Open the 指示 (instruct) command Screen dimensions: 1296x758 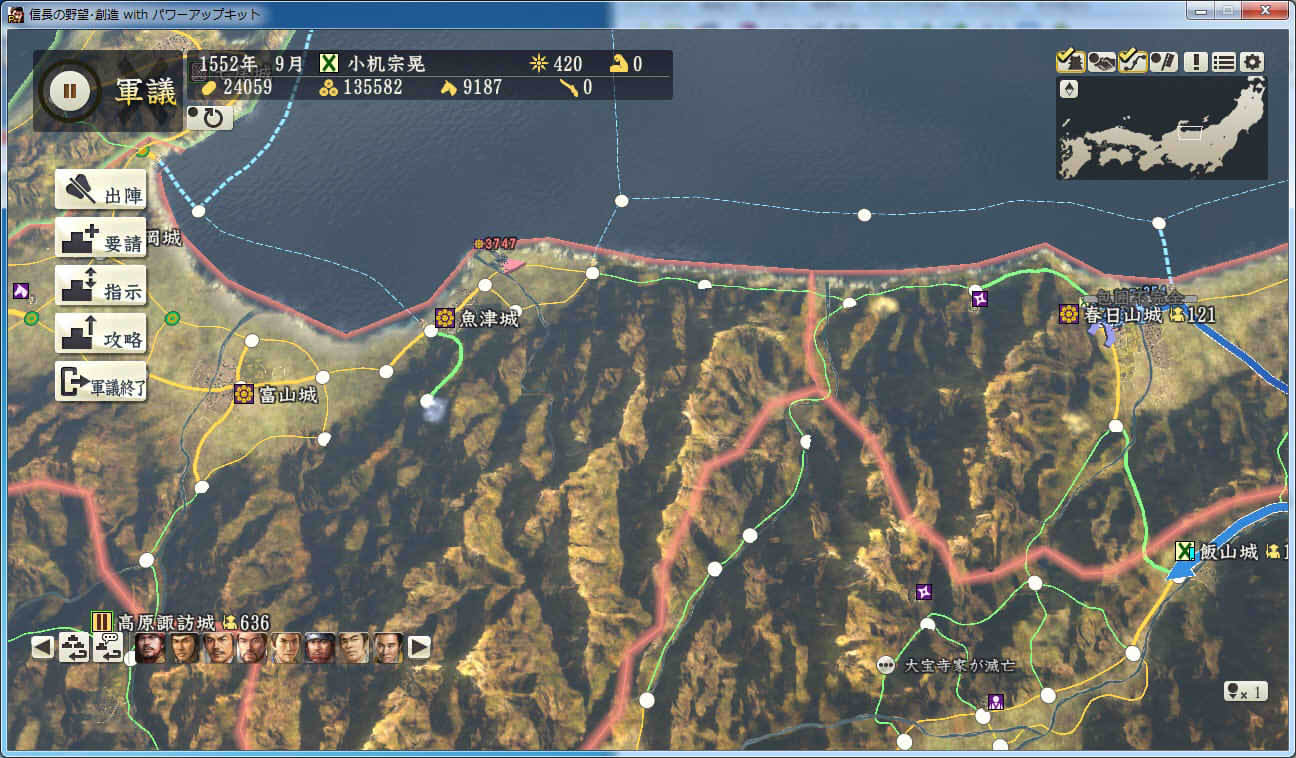[100, 286]
